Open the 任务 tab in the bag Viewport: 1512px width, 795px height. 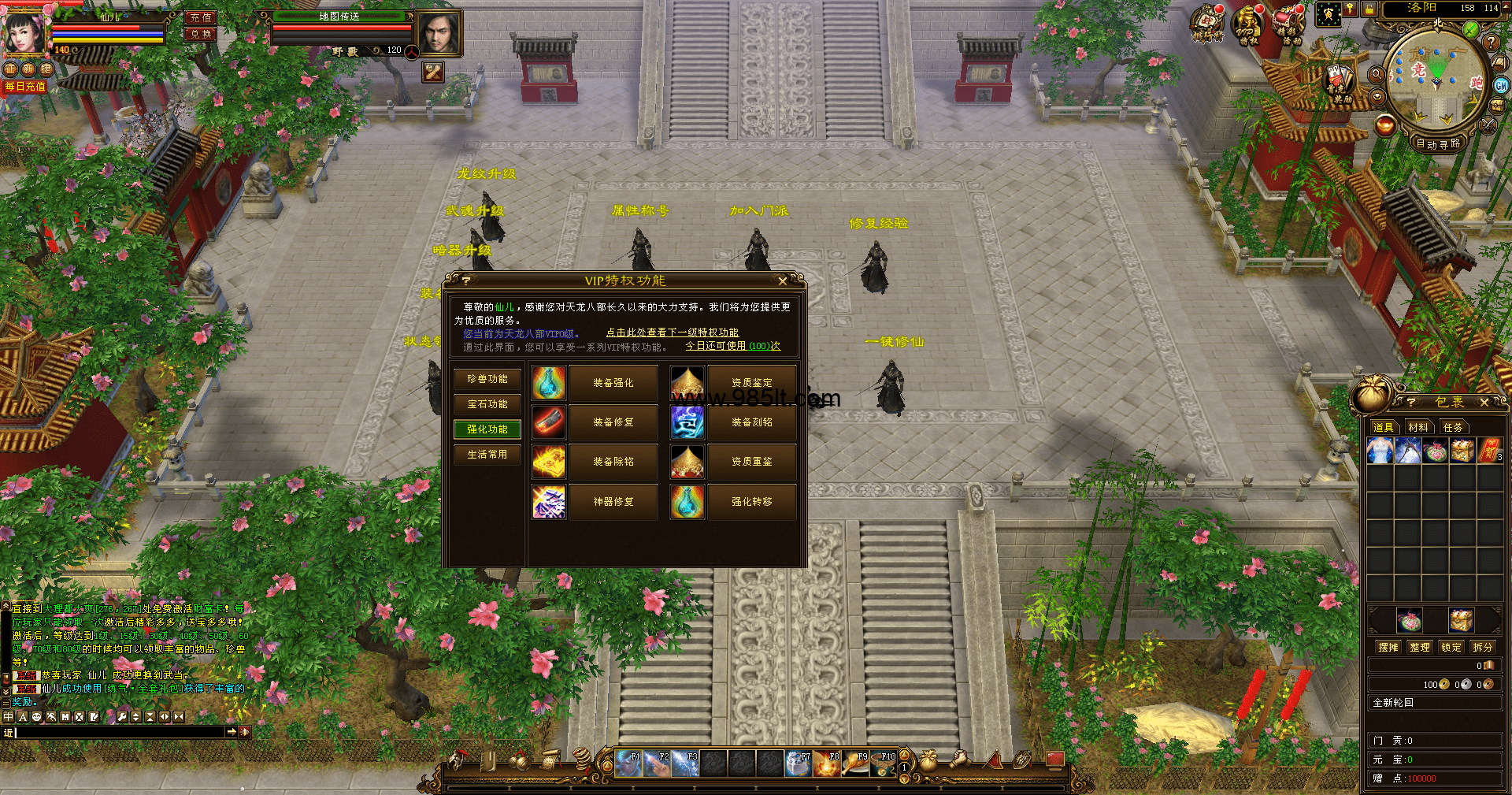tap(1452, 427)
